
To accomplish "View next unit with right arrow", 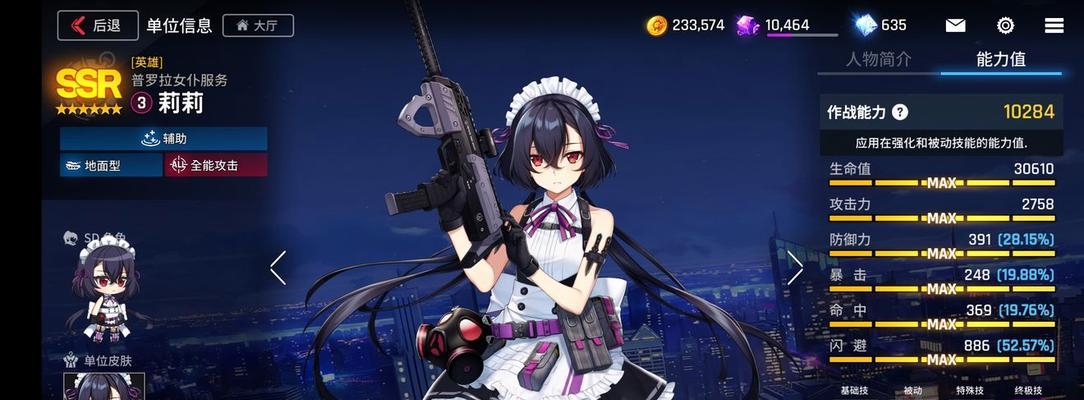I will point(795,267).
